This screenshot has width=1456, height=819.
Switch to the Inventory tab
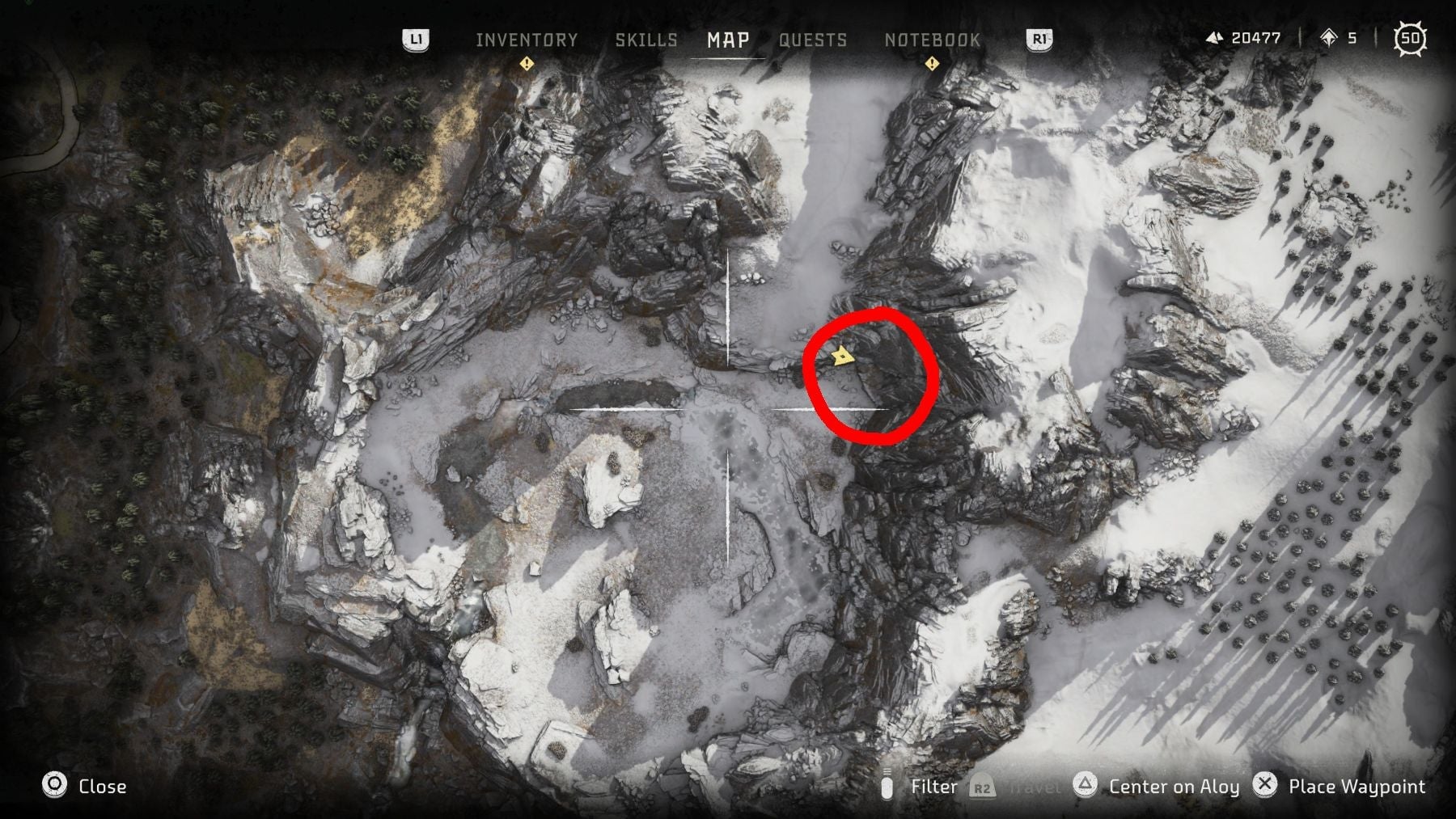point(527,38)
